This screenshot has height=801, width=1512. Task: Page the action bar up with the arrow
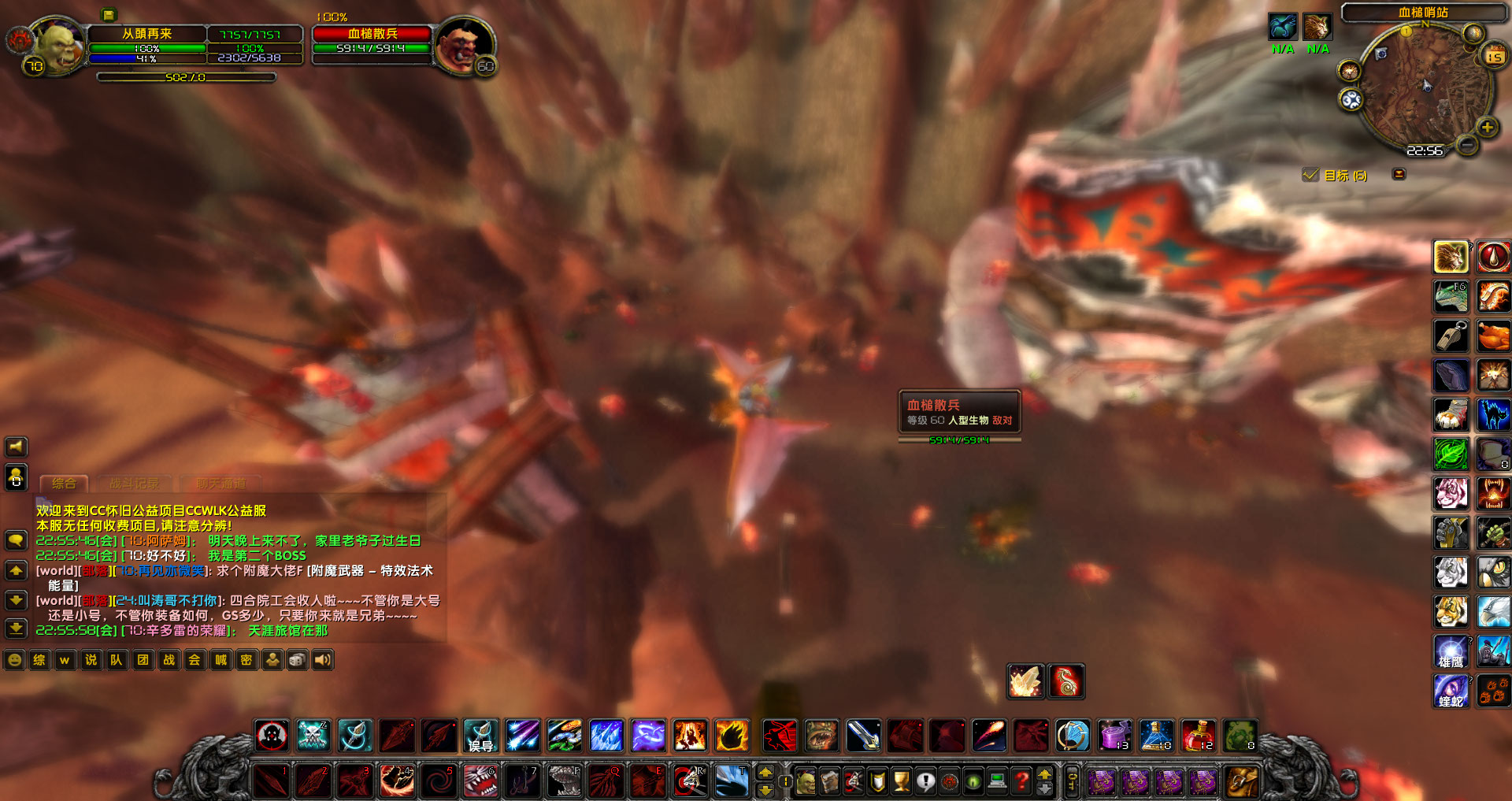click(765, 771)
